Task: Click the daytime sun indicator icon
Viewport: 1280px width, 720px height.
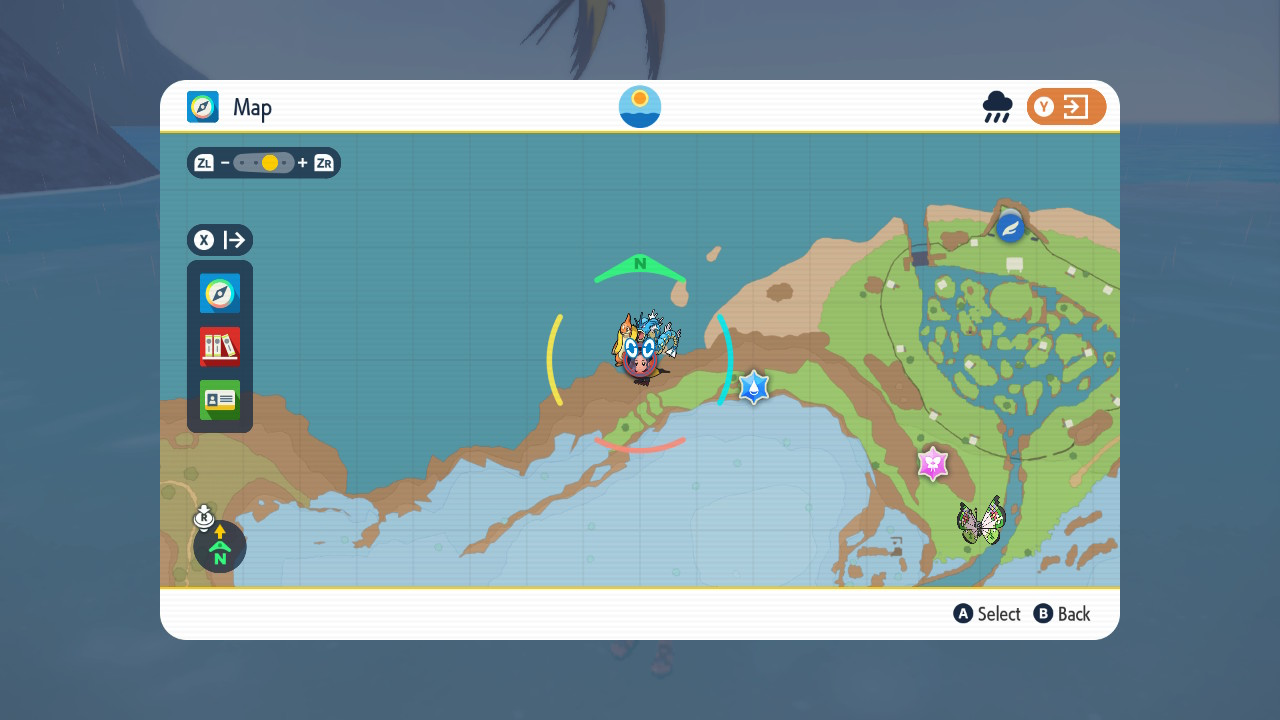Action: tap(640, 107)
